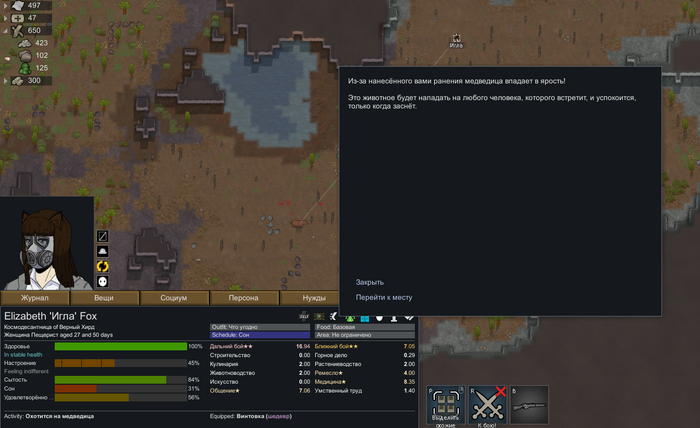Viewport: 700px width, 428px height.
Task: Change the Outfit 'Что угодно' setting
Action: click(260, 327)
